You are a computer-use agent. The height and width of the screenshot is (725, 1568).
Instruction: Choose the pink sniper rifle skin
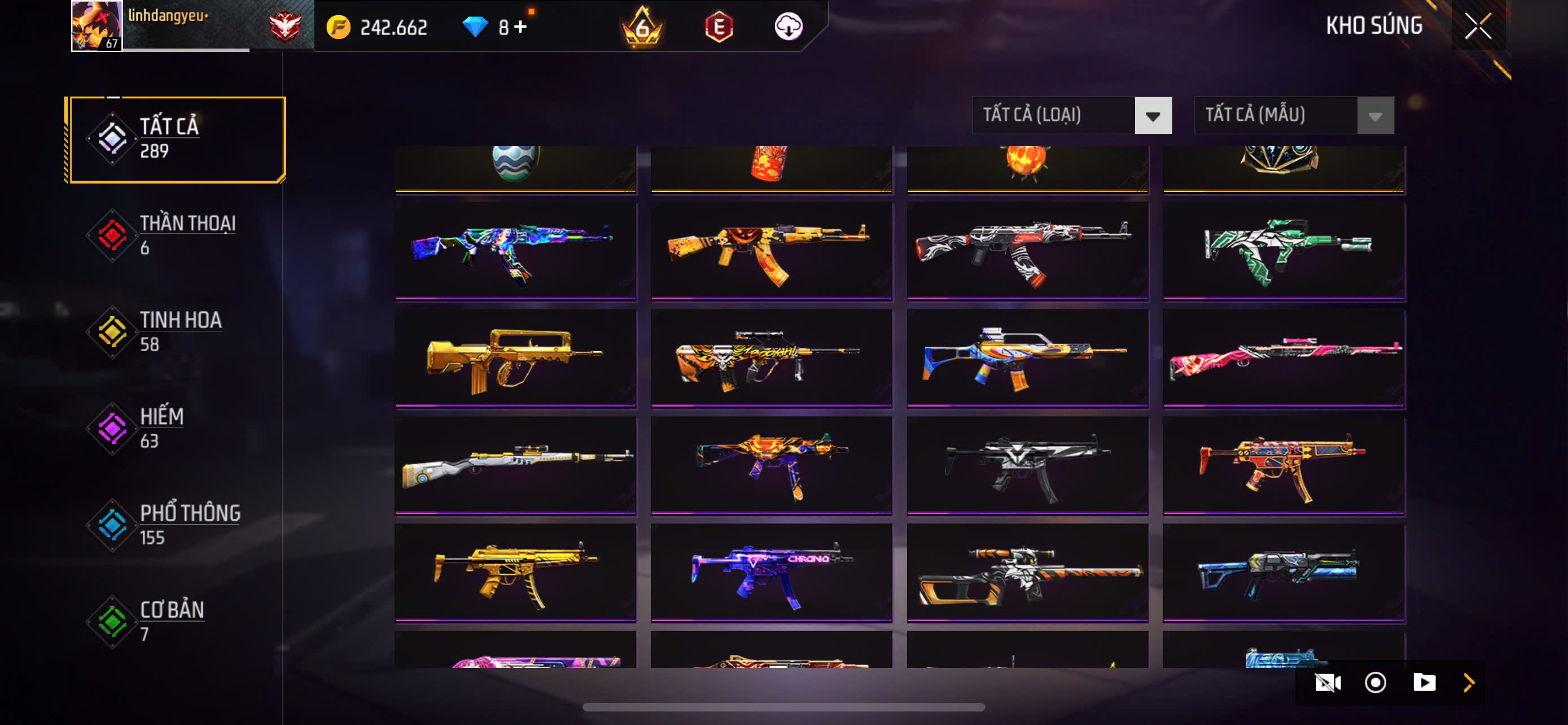click(x=1283, y=358)
